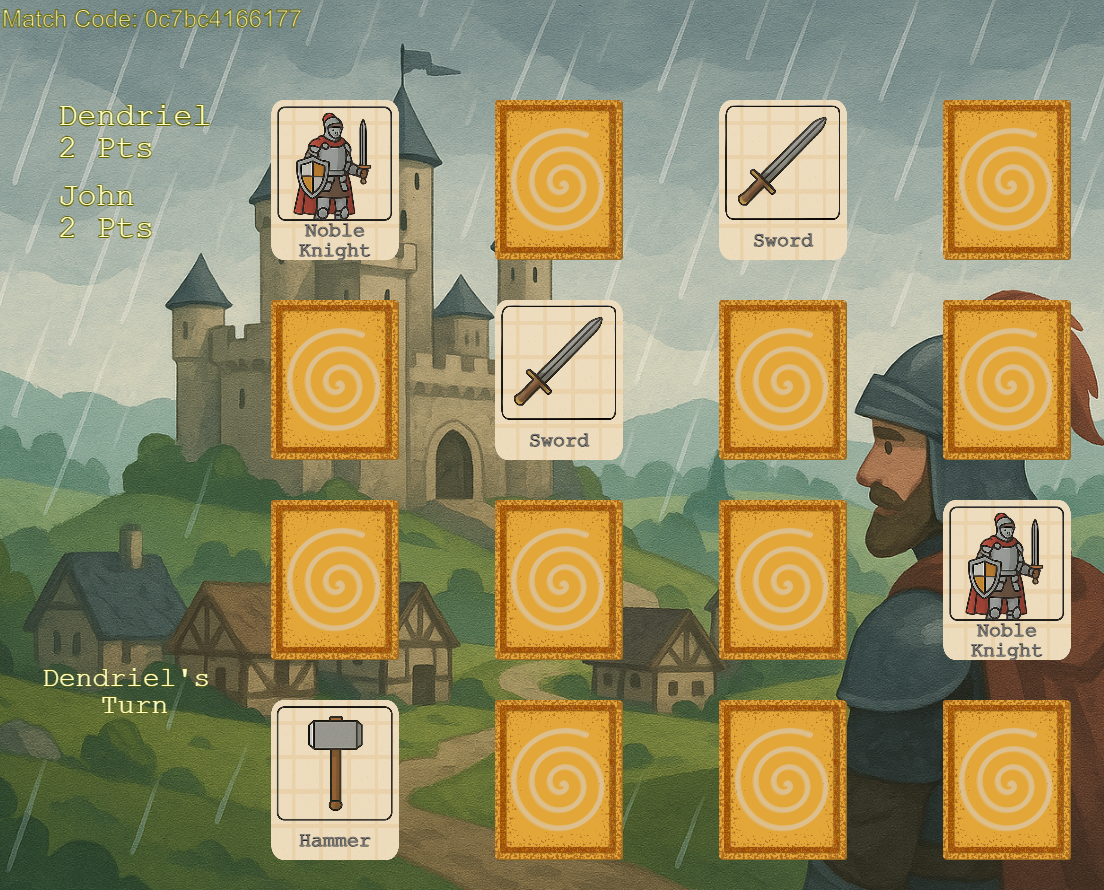The height and width of the screenshot is (890, 1104).
Task: Flip the Noble Knight card beside the bearded soldier
Action: 1007,579
